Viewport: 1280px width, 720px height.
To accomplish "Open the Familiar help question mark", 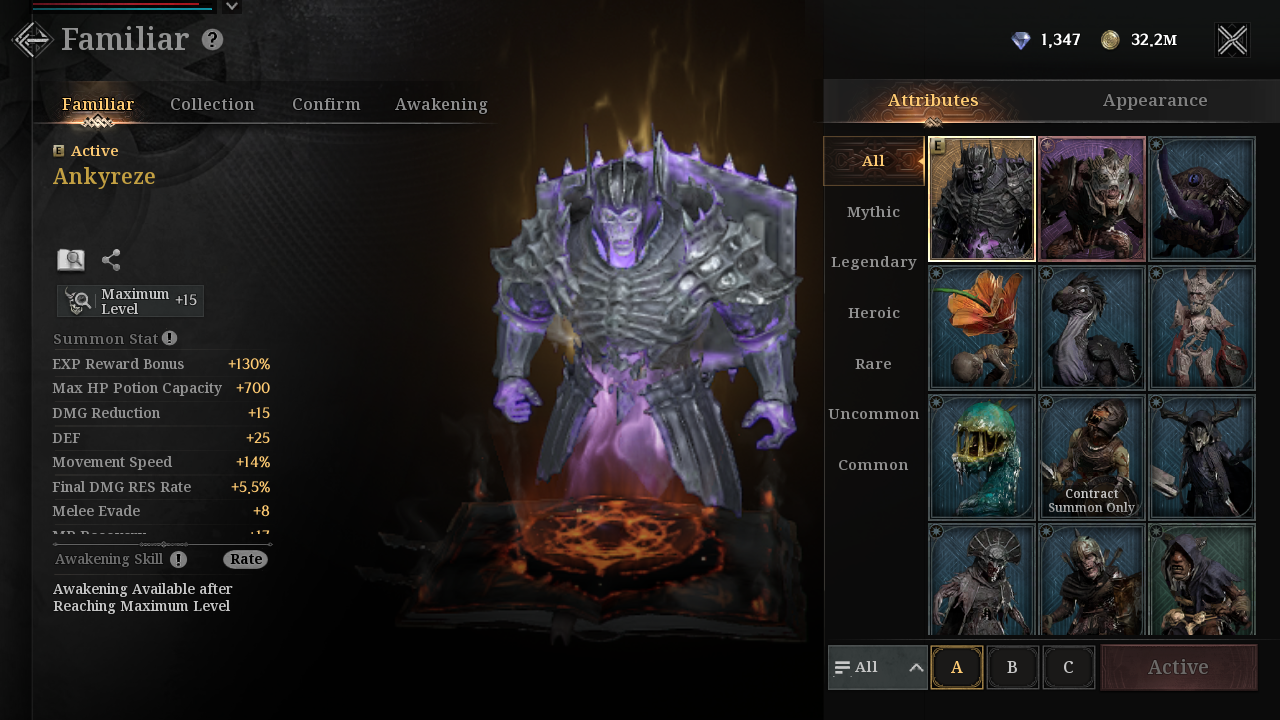I will coord(212,40).
